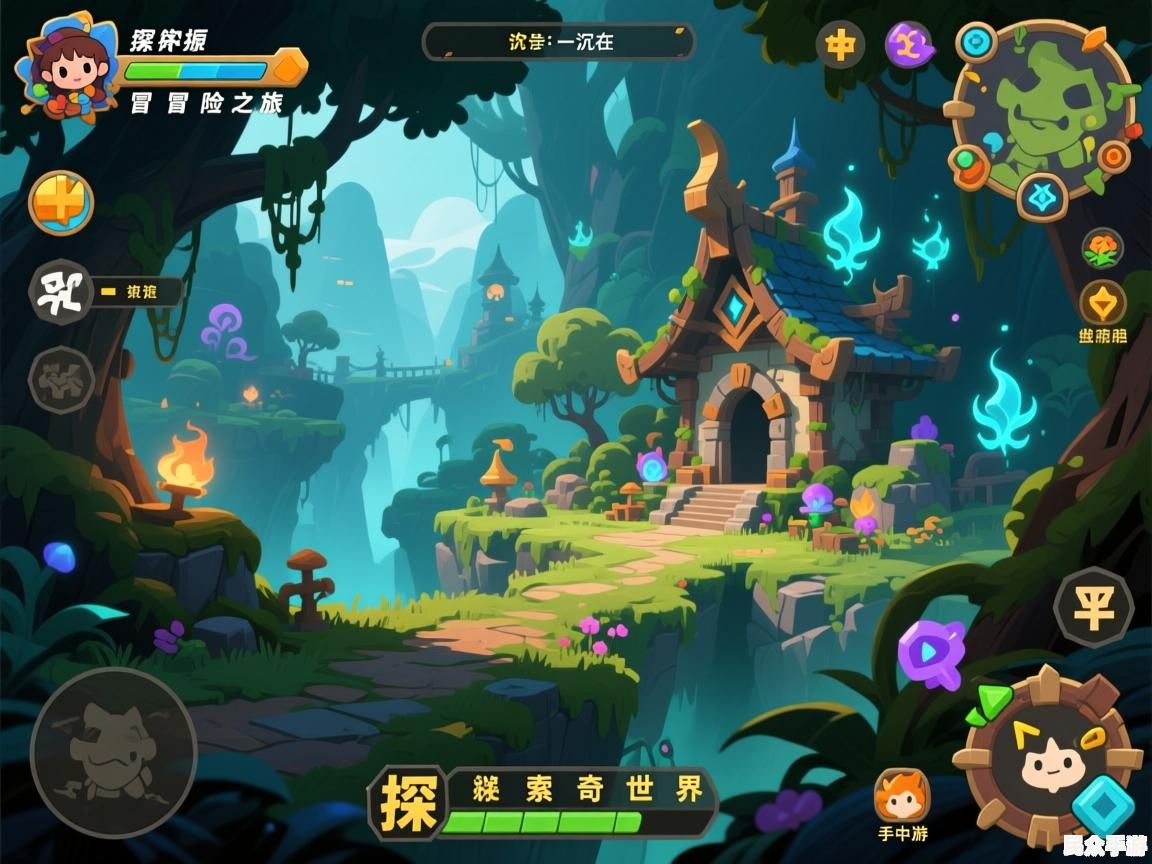This screenshot has width=1152, height=864.
Task: Click the yellow 中 round button
Action: 840,45
